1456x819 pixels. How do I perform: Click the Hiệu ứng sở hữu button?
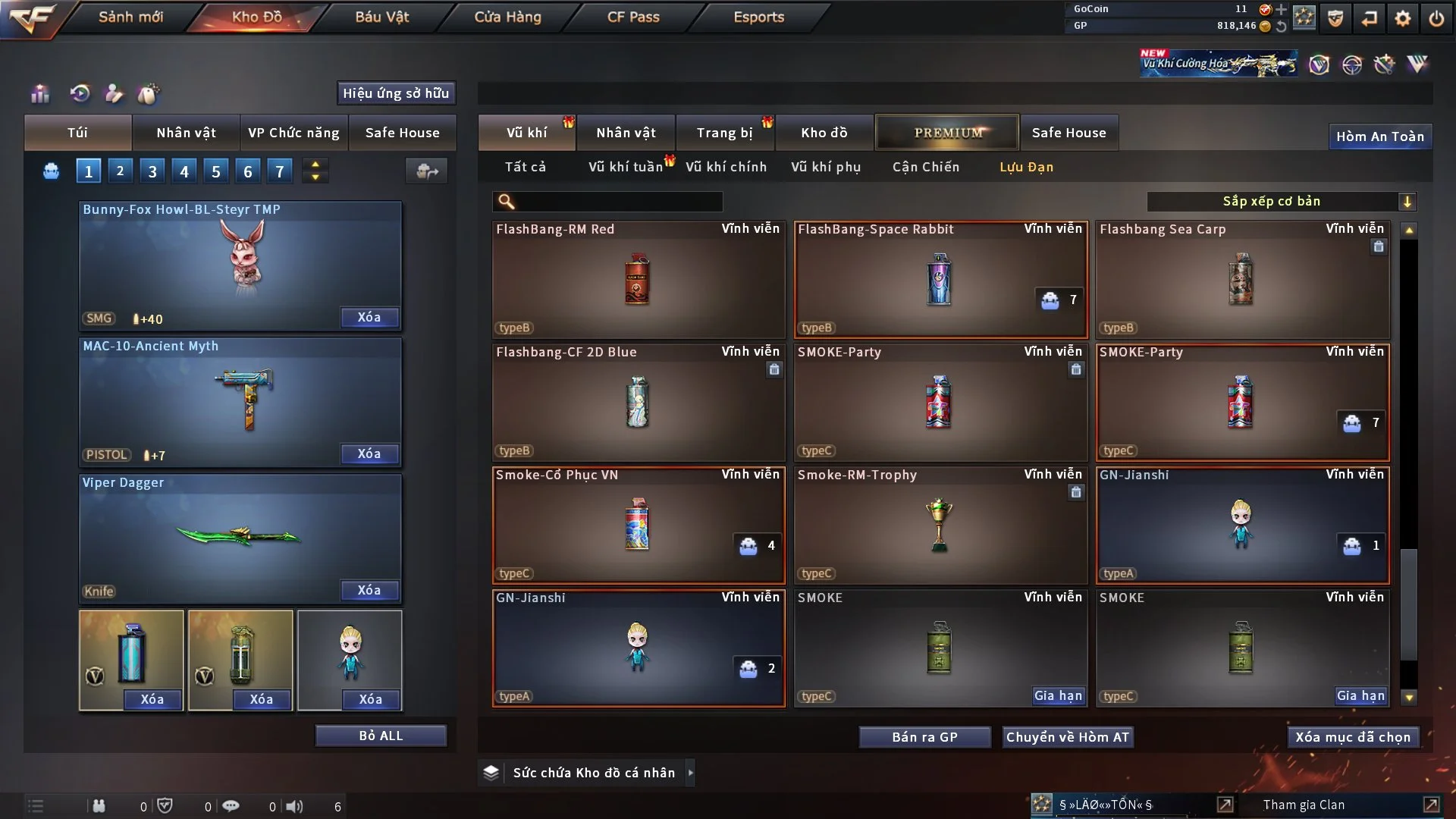click(x=396, y=93)
